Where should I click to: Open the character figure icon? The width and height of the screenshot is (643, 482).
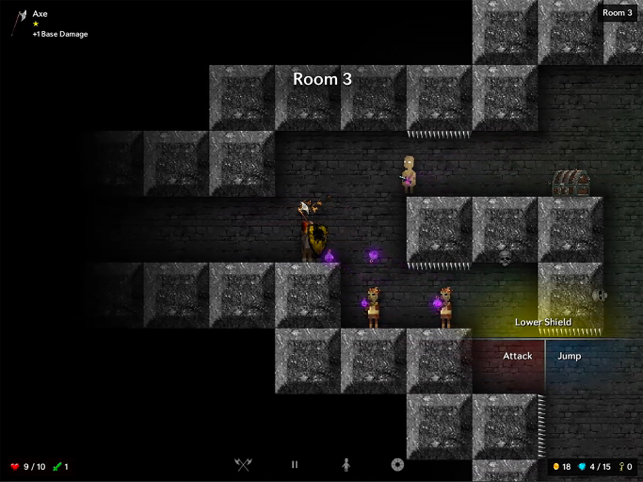346,465
